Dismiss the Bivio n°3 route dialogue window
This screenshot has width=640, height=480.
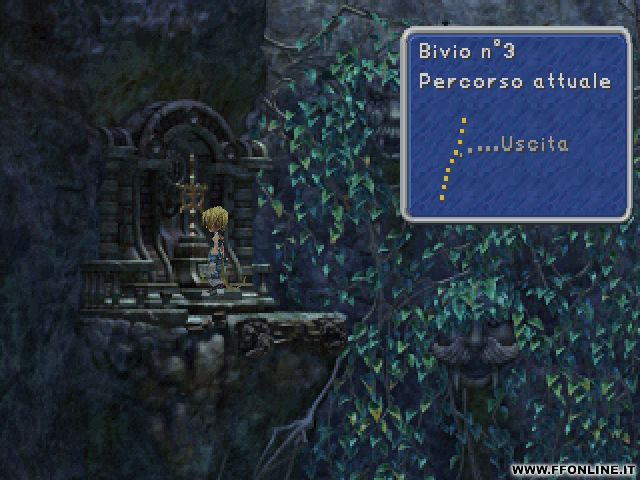click(x=518, y=122)
